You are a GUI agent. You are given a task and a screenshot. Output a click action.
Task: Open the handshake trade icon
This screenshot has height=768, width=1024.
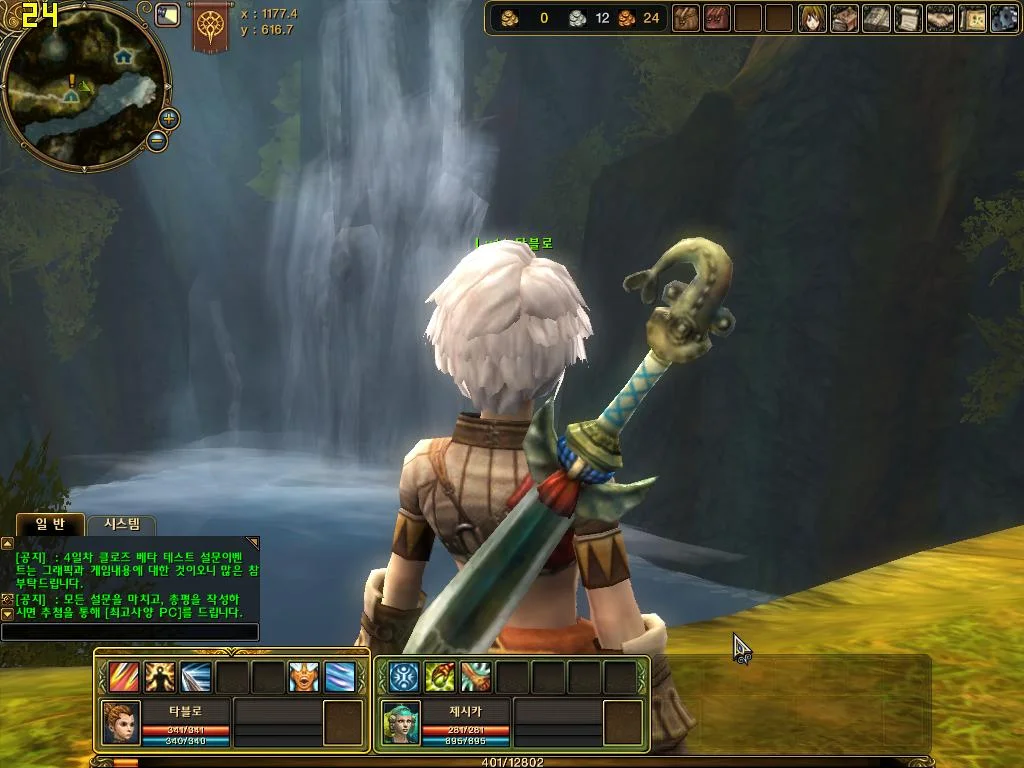[x=940, y=18]
